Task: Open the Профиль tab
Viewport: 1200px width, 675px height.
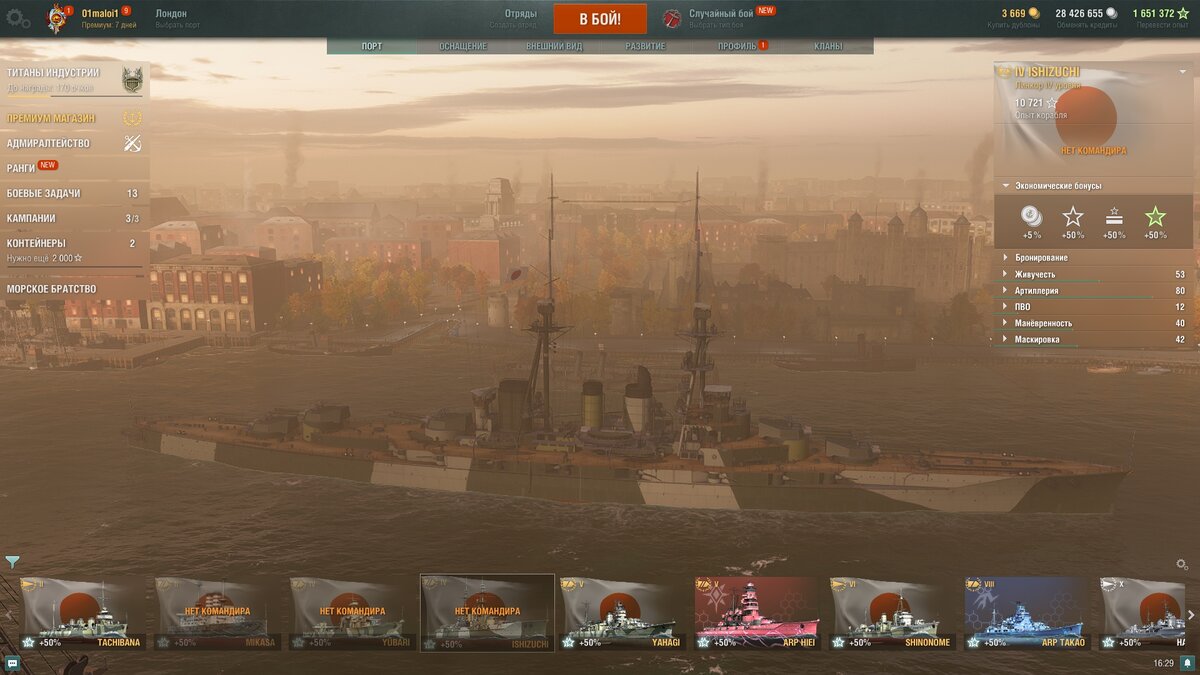Action: pos(738,46)
